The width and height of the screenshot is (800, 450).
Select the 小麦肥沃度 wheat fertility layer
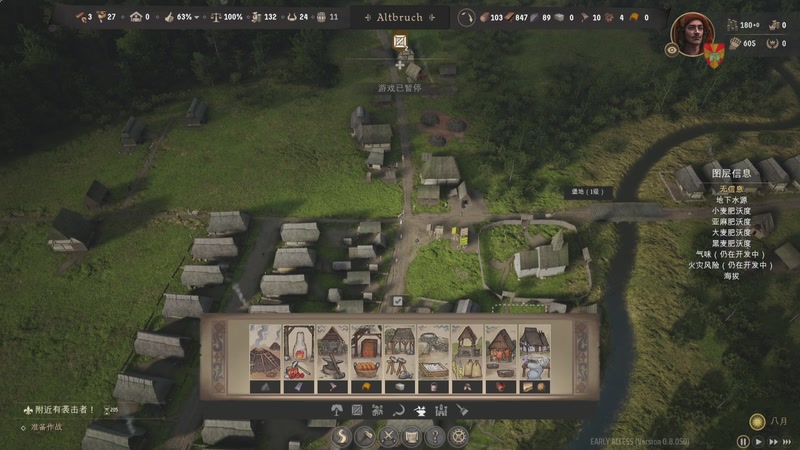731,211
